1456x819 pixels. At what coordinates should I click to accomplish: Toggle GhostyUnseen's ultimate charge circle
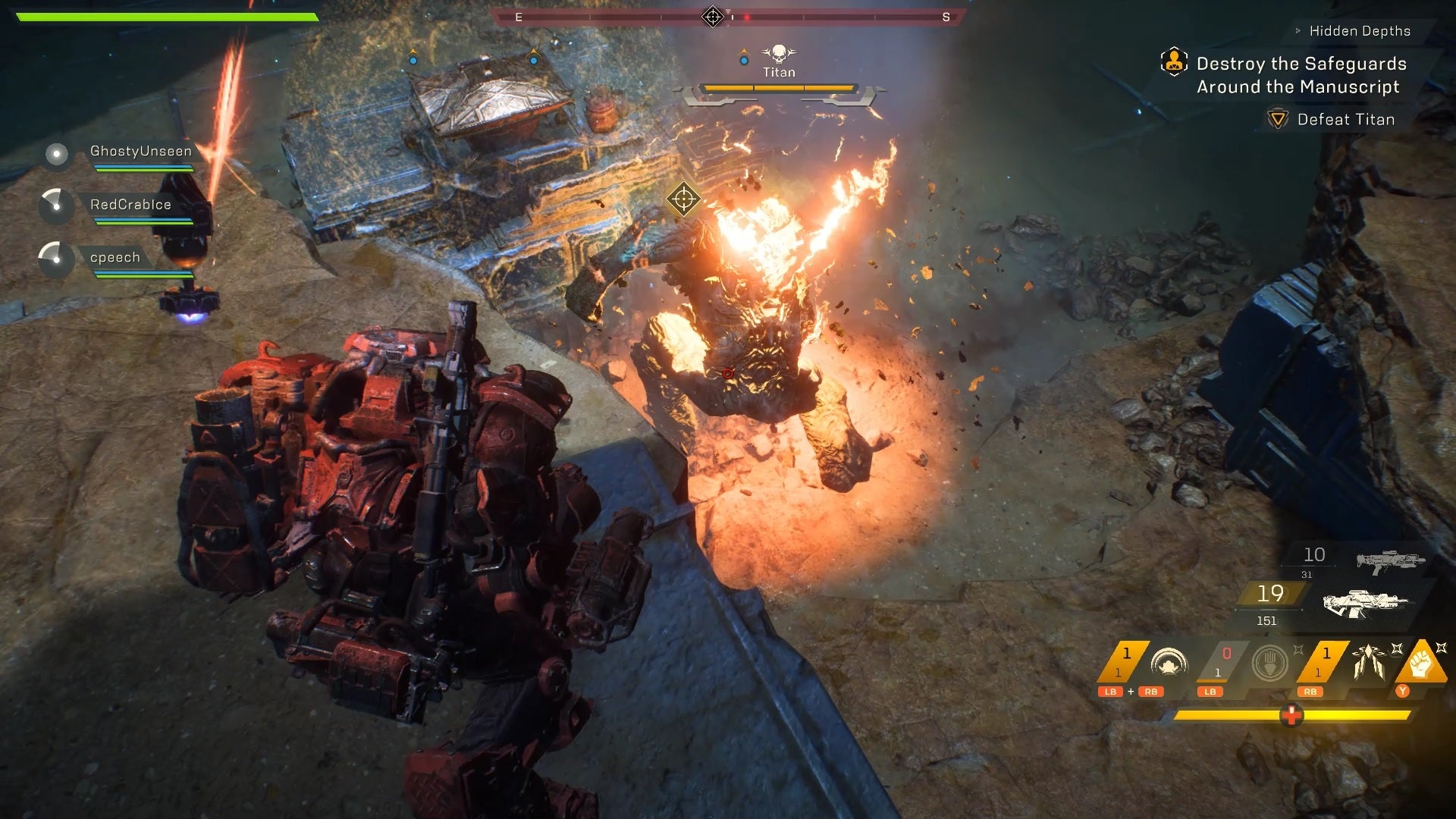pyautogui.click(x=55, y=155)
